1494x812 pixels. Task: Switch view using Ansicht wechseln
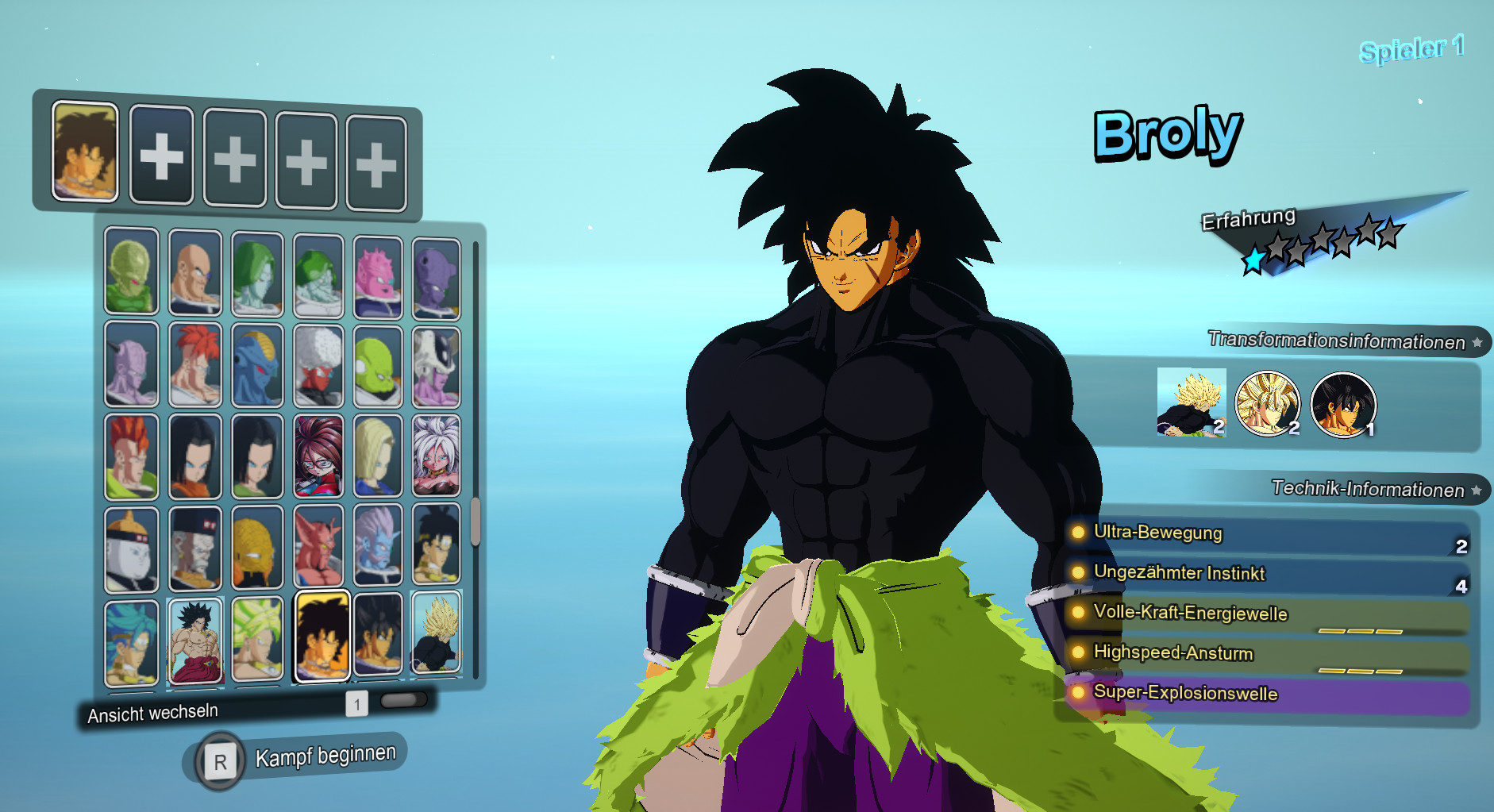152,711
